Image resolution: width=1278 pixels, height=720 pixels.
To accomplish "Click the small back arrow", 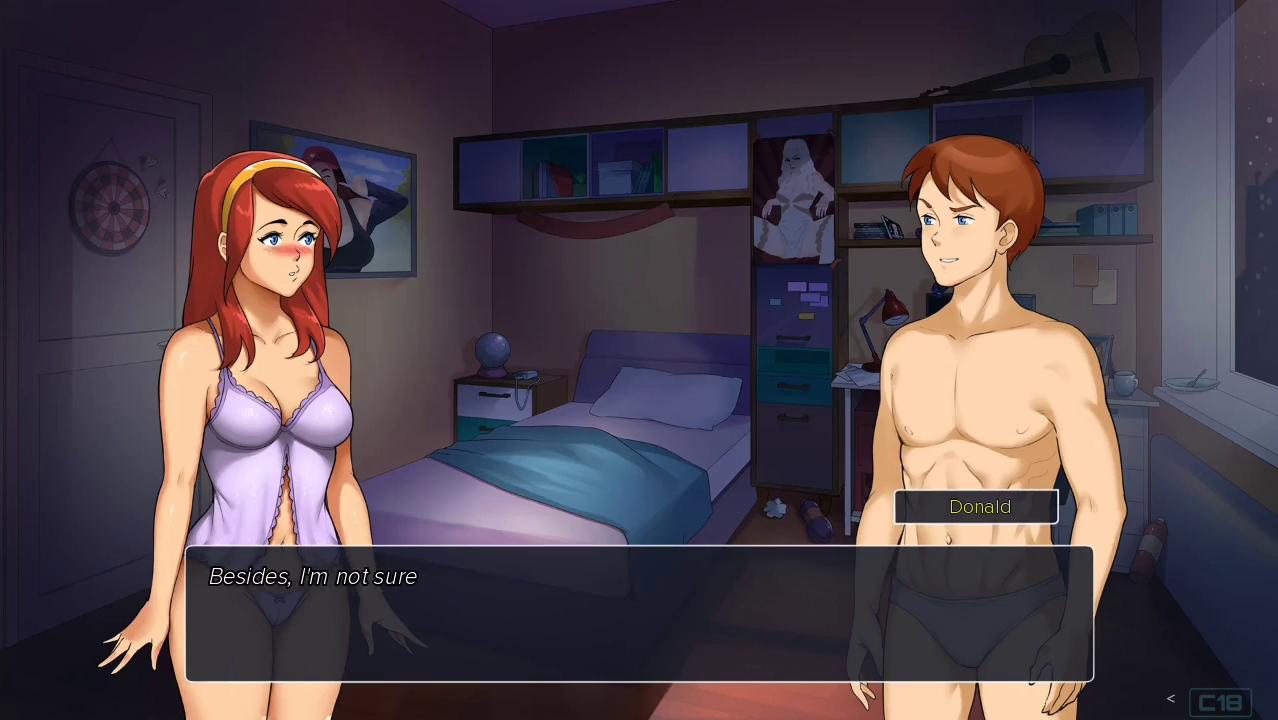I will (1171, 699).
